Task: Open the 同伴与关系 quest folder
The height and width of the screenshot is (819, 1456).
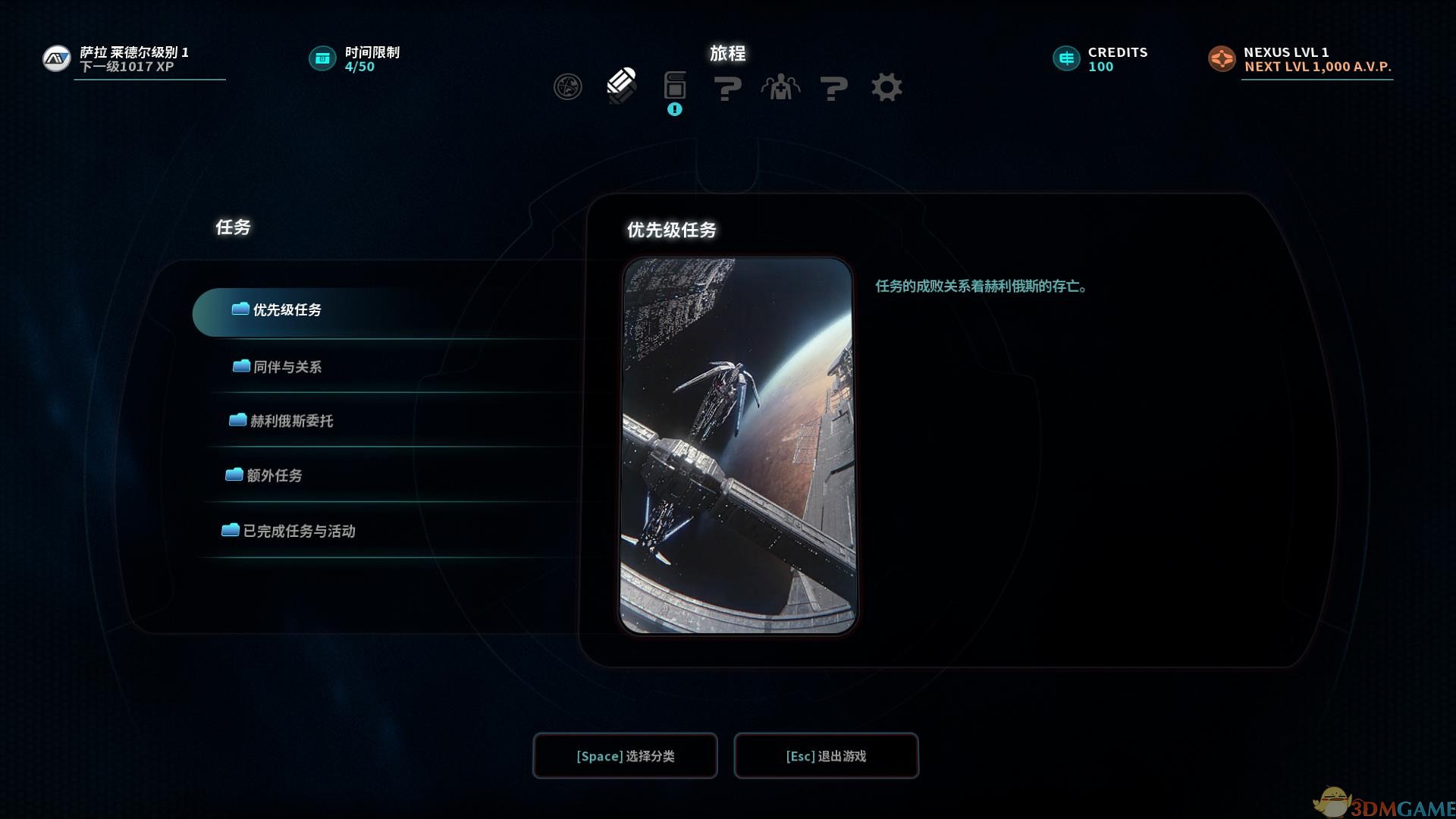Action: pyautogui.click(x=287, y=367)
